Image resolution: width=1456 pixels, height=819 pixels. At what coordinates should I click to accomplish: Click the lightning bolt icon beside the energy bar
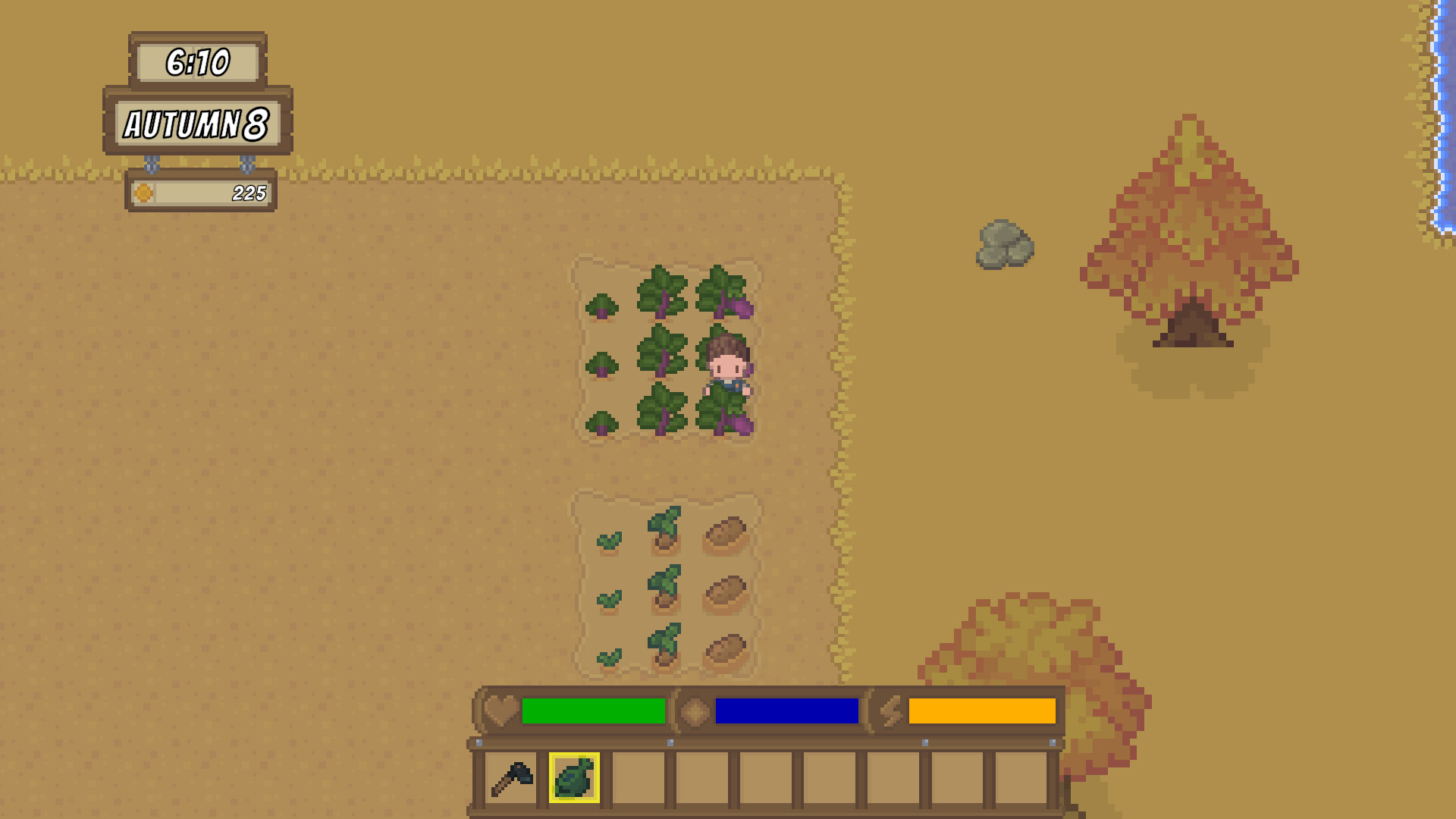point(892,711)
